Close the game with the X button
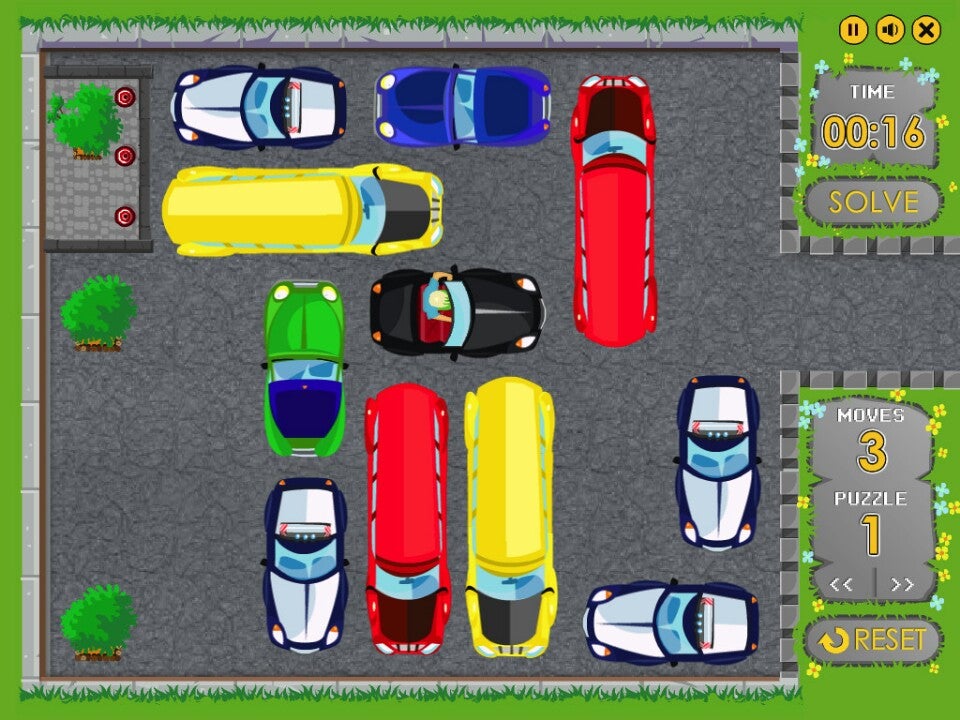The width and height of the screenshot is (960, 720). pyautogui.click(x=927, y=30)
